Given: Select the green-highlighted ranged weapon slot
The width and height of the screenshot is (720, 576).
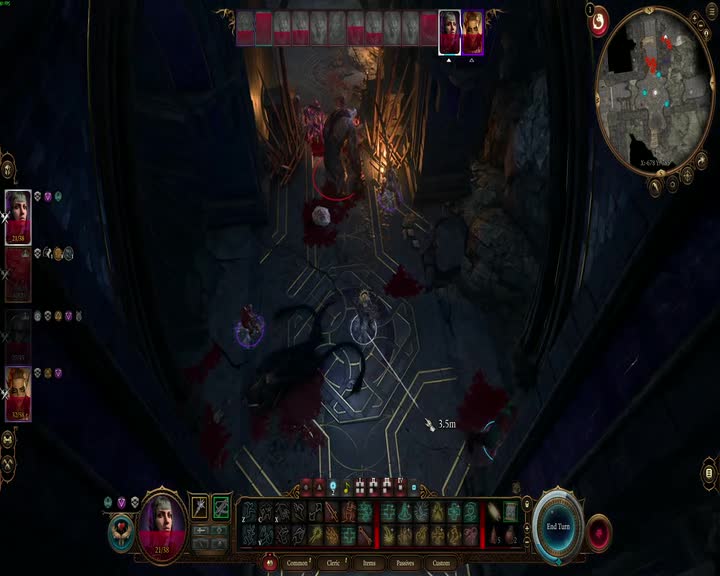Looking at the screenshot, I should 221,508.
